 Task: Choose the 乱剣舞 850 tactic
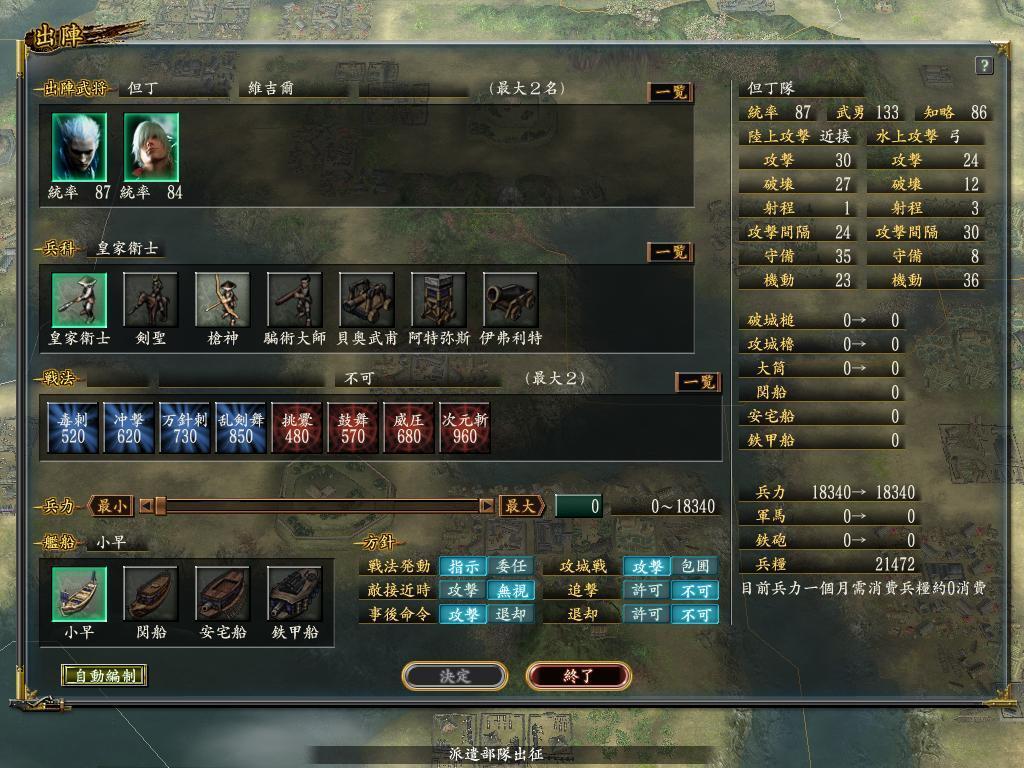[240, 427]
